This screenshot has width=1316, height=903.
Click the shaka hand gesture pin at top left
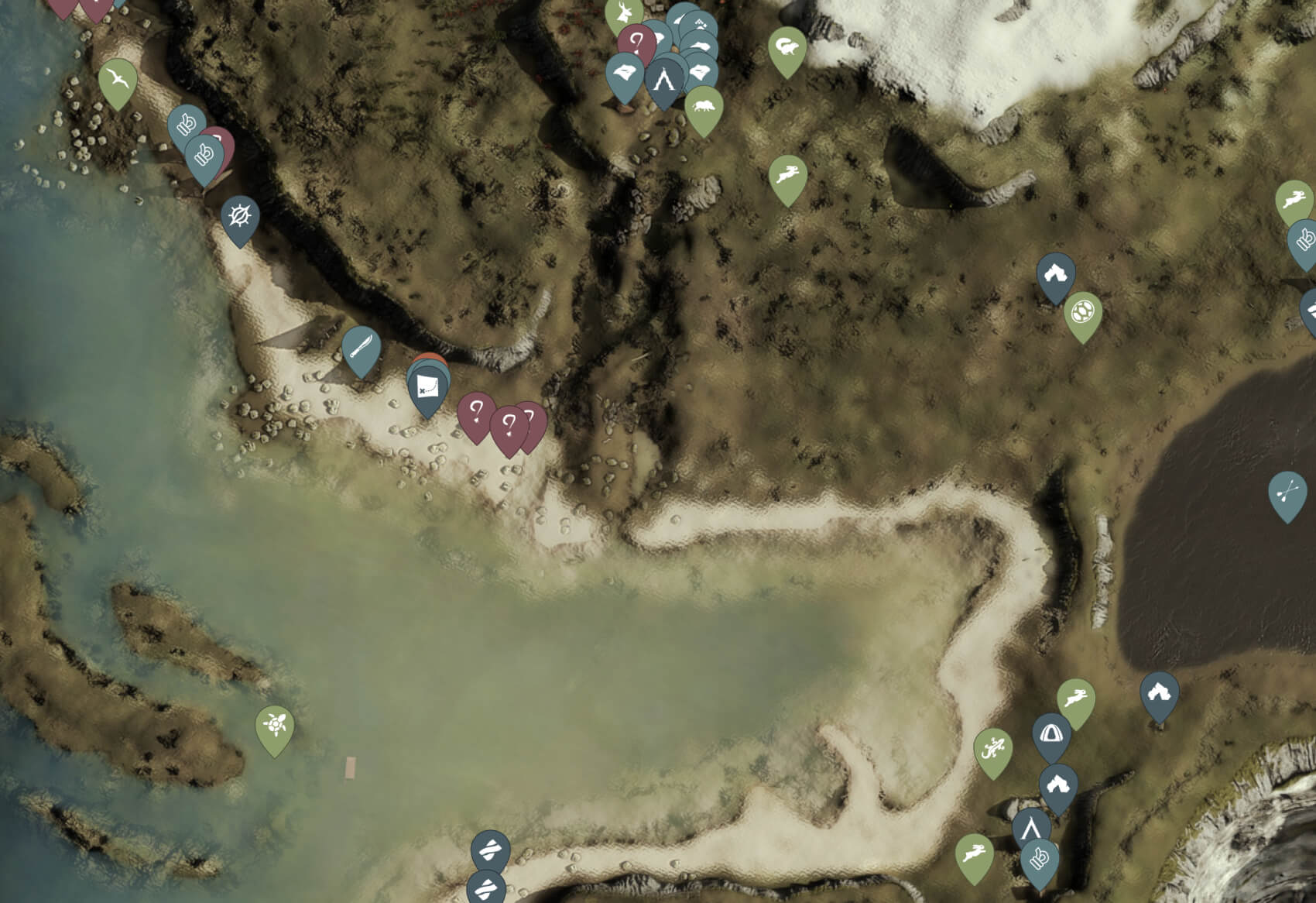coord(186,124)
